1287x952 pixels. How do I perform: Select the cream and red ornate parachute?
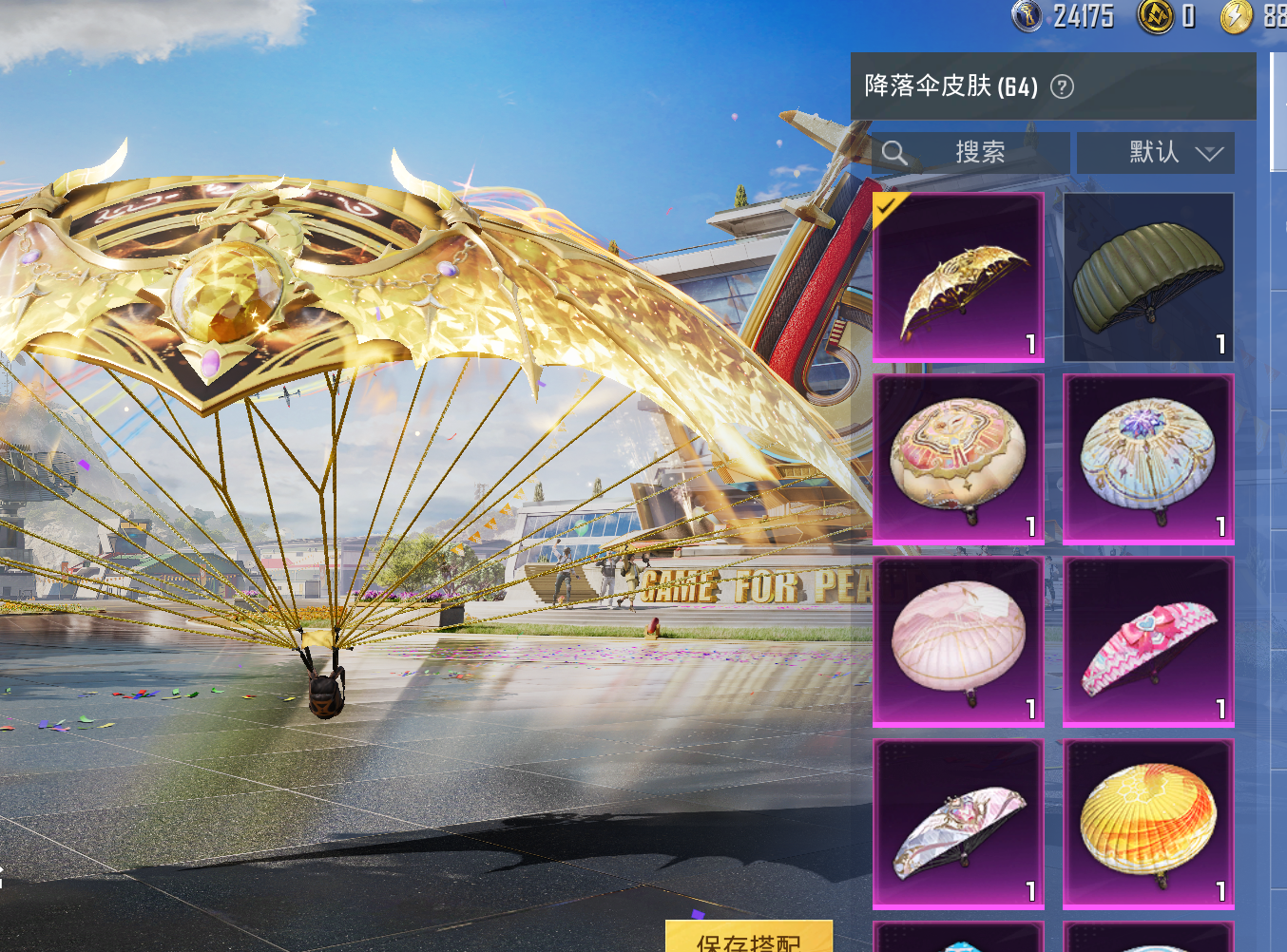coord(958,459)
